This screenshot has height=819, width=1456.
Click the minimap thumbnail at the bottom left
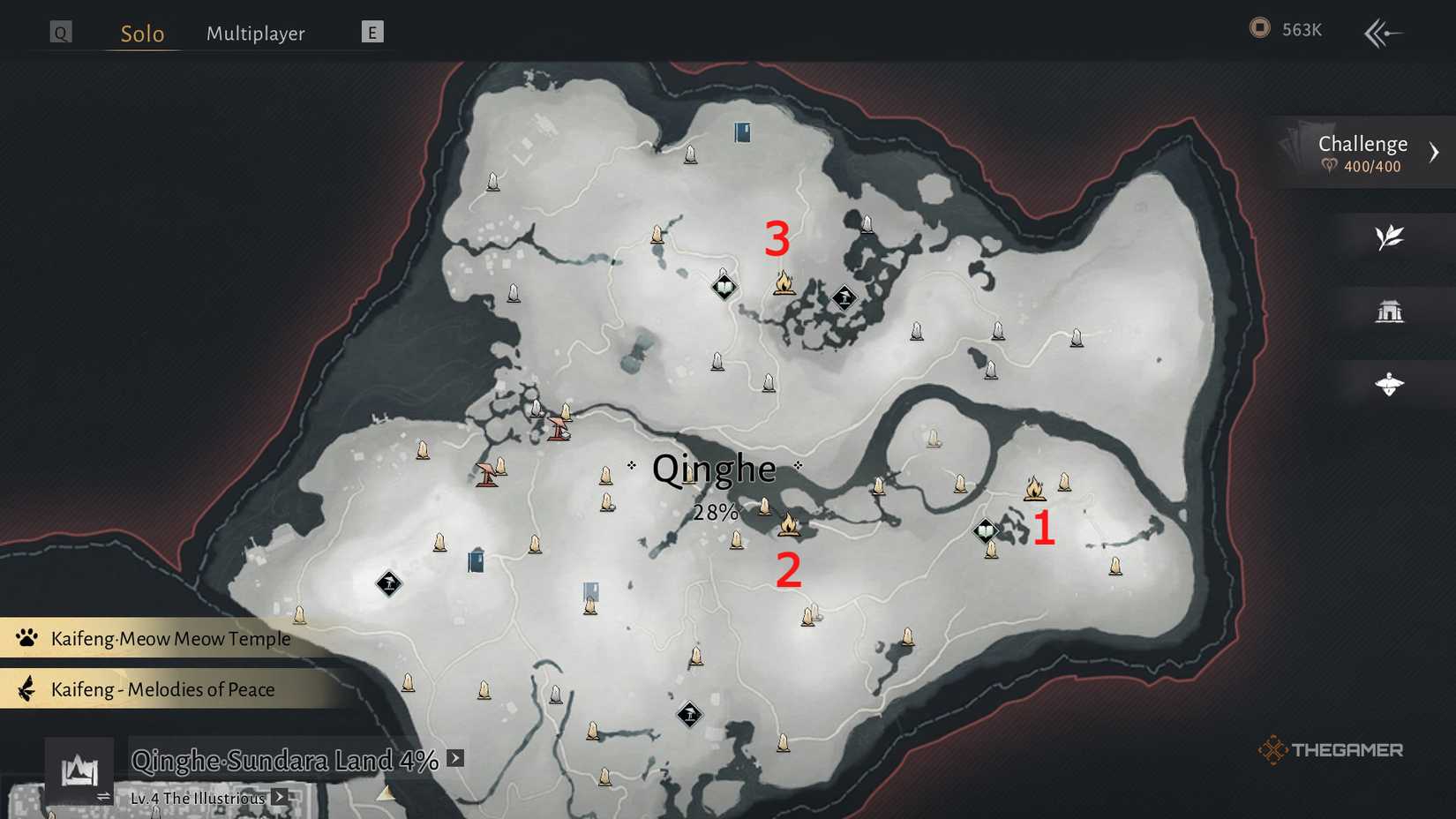[x=78, y=770]
